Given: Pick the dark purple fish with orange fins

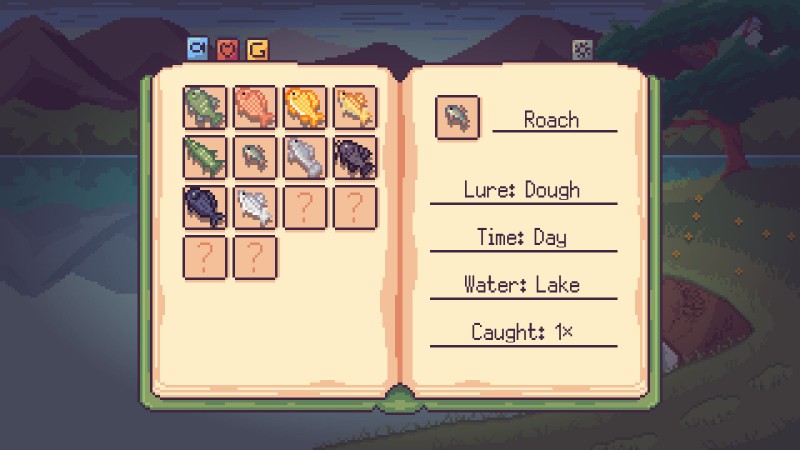Looking at the screenshot, I should click(x=355, y=157).
